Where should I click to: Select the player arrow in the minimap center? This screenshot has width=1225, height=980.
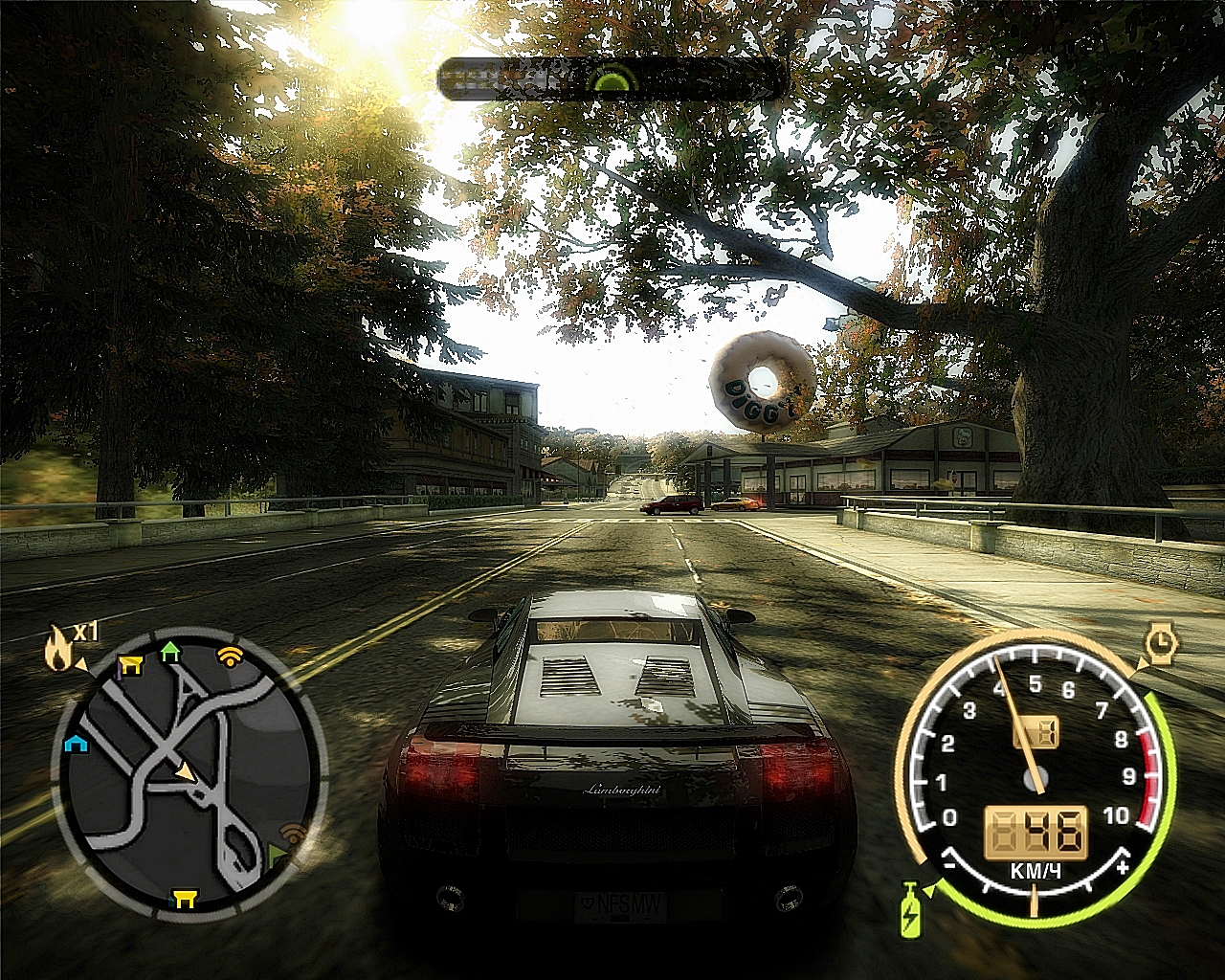pos(185,772)
